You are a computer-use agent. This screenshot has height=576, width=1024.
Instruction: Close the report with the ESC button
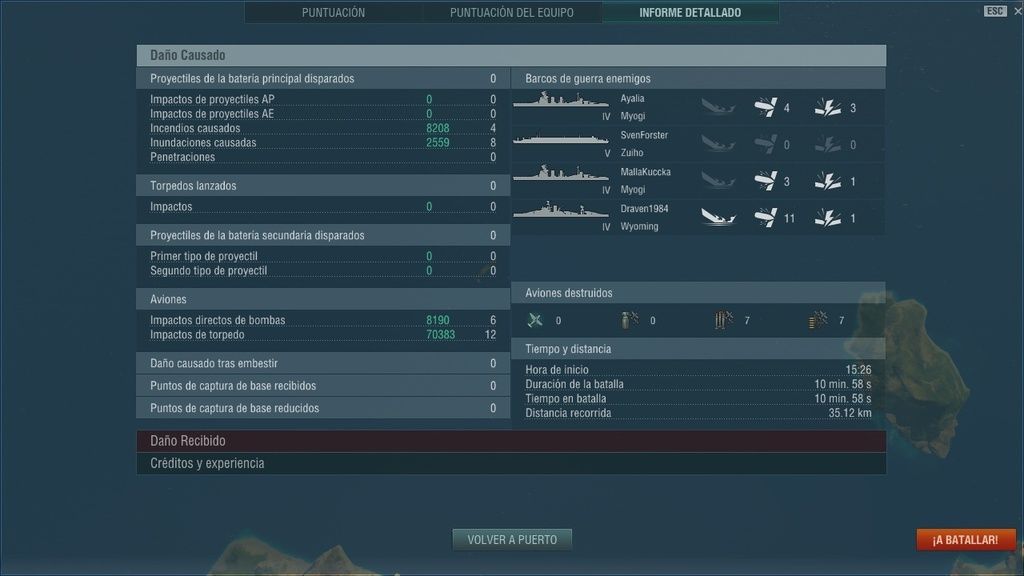click(994, 11)
